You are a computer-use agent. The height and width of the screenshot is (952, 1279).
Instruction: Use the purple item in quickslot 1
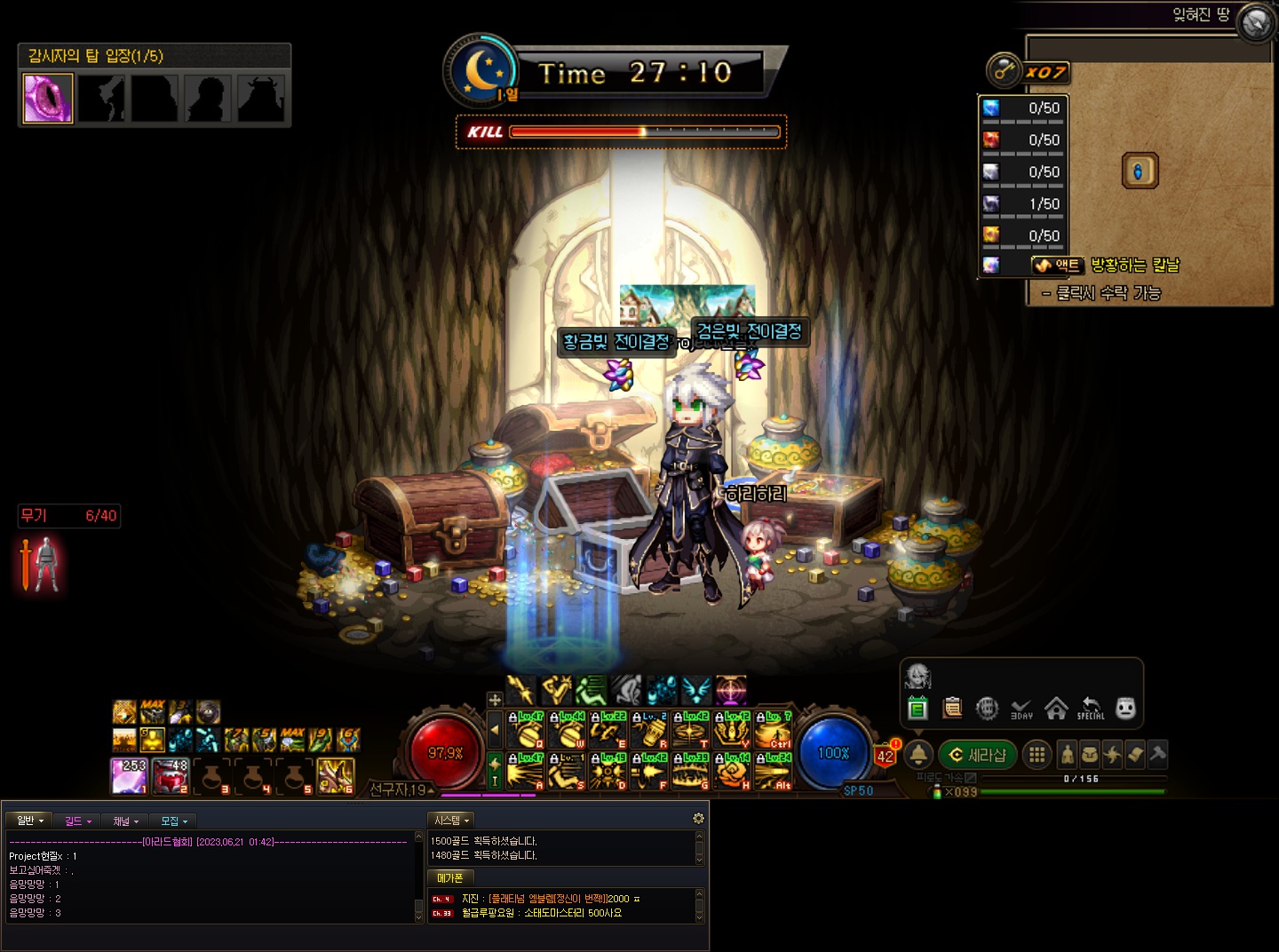coord(129,775)
